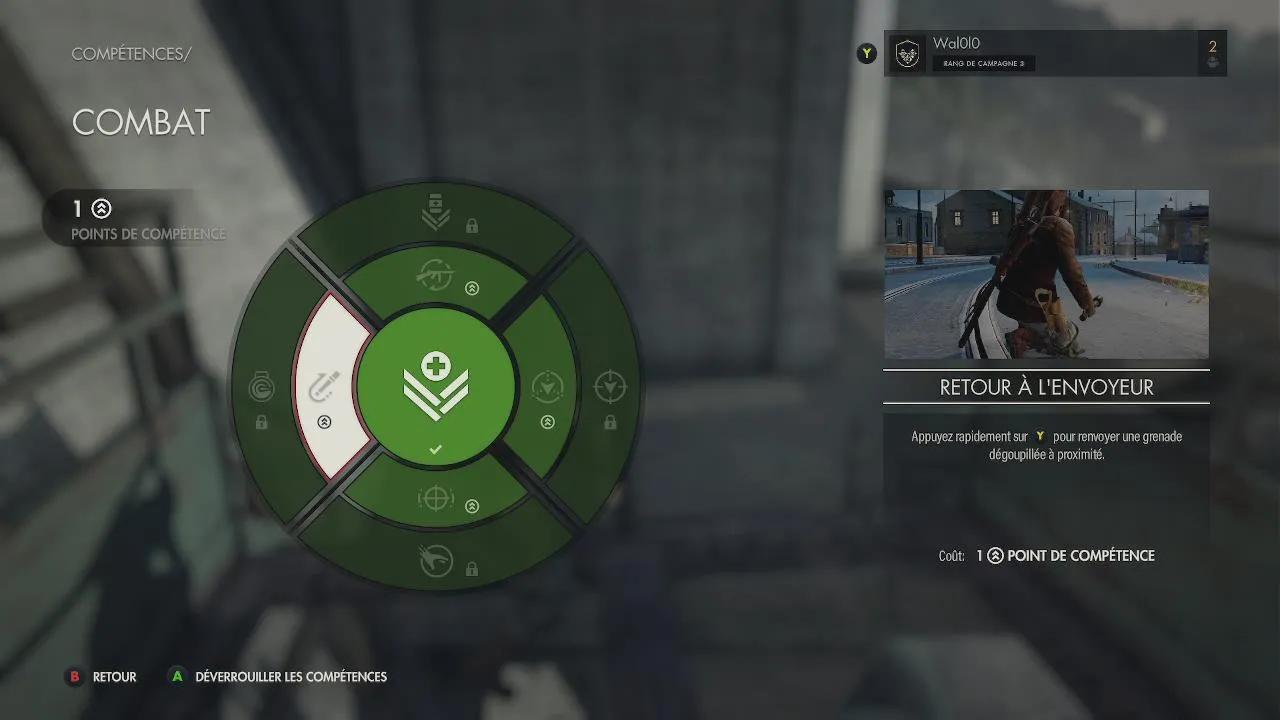
Task: Select the locked outer target arrow skill
Action: pyautogui.click(x=610, y=388)
